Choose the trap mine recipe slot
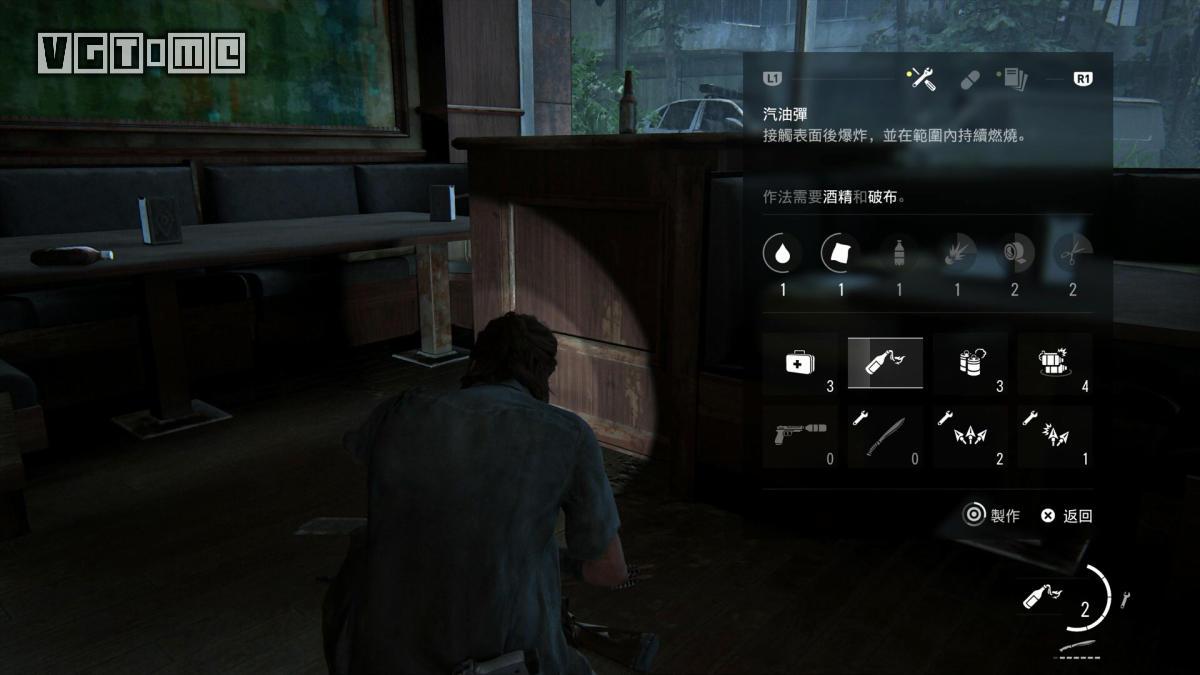This screenshot has width=1200, height=675. click(1055, 364)
